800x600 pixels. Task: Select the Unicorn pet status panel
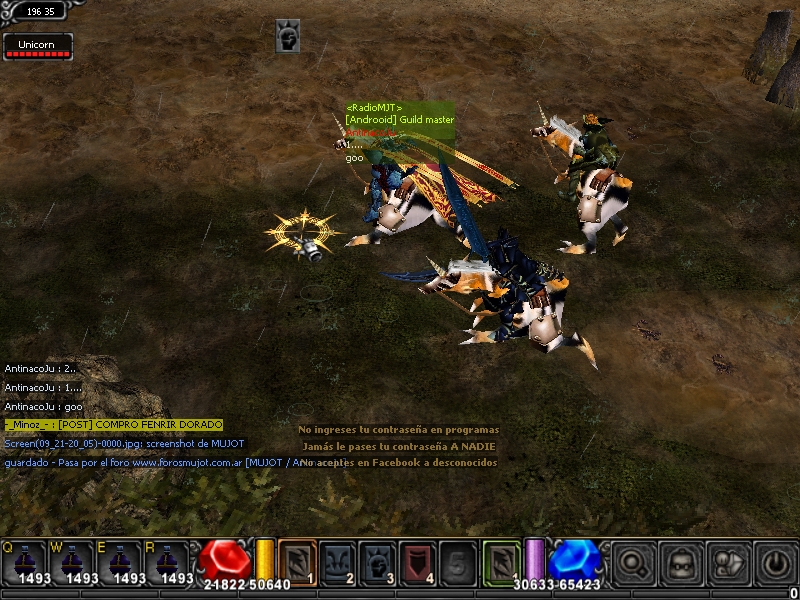[38, 47]
